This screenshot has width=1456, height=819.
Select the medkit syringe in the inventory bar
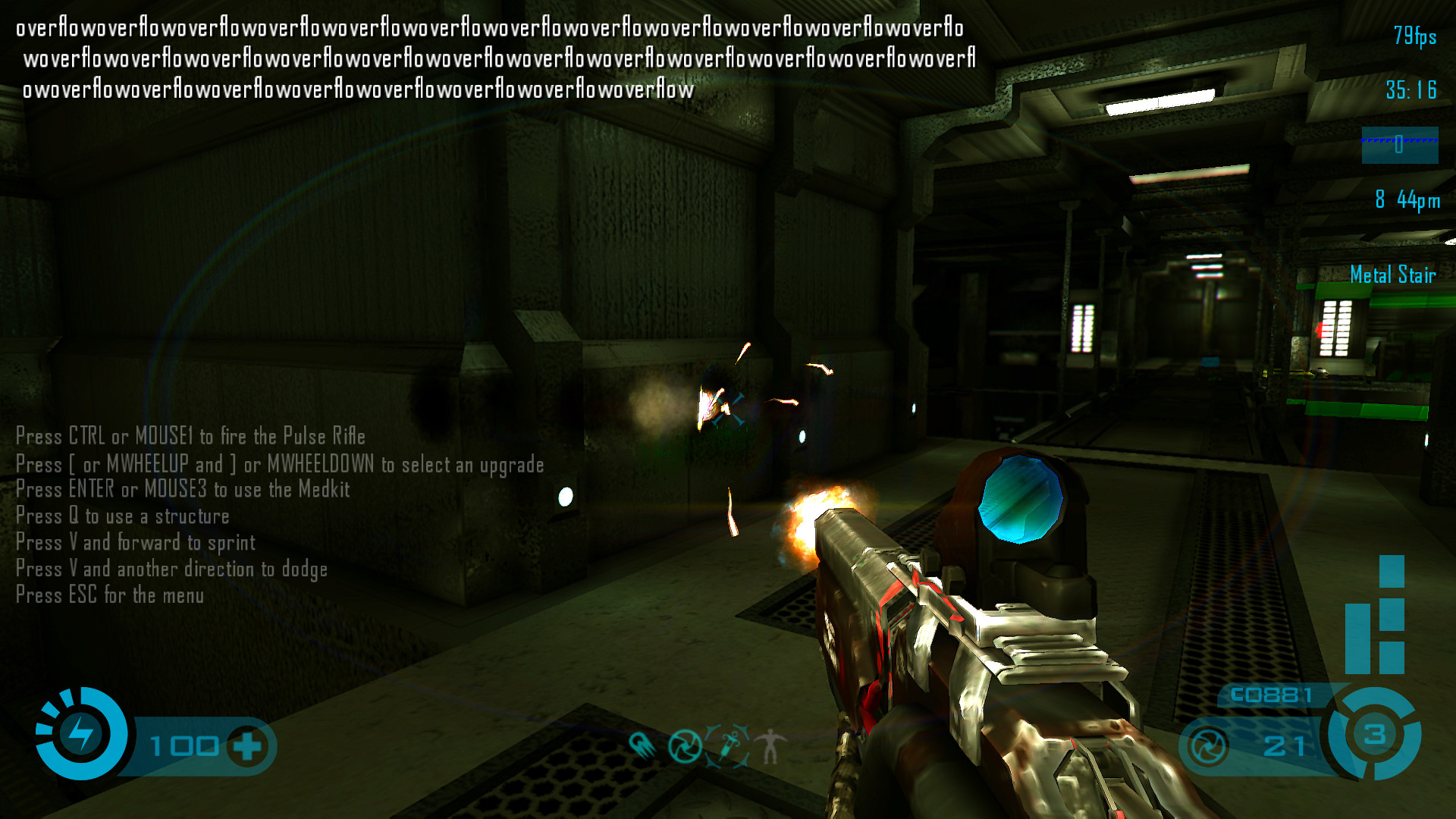tap(729, 745)
